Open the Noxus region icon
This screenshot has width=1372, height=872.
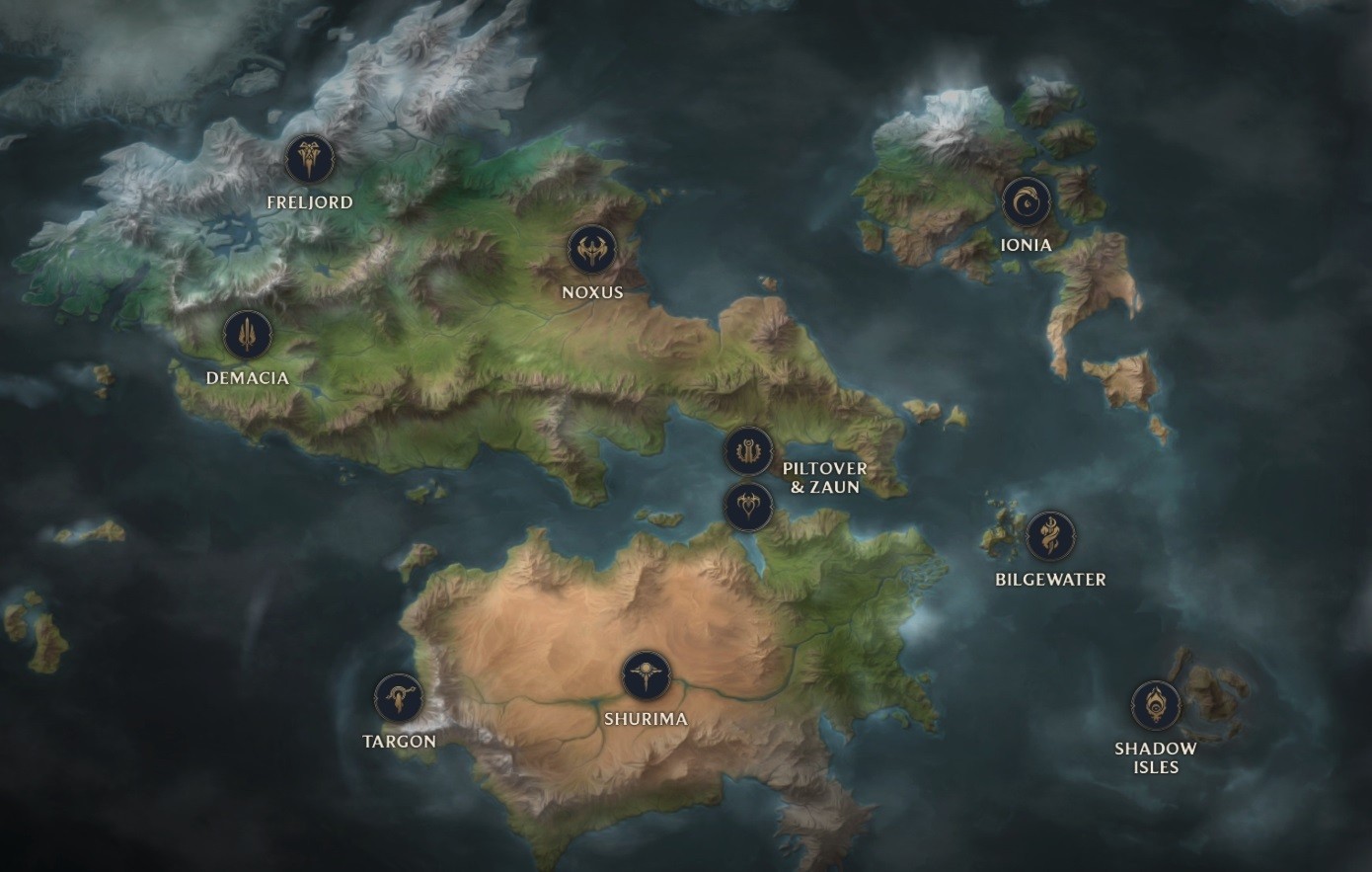click(x=591, y=250)
